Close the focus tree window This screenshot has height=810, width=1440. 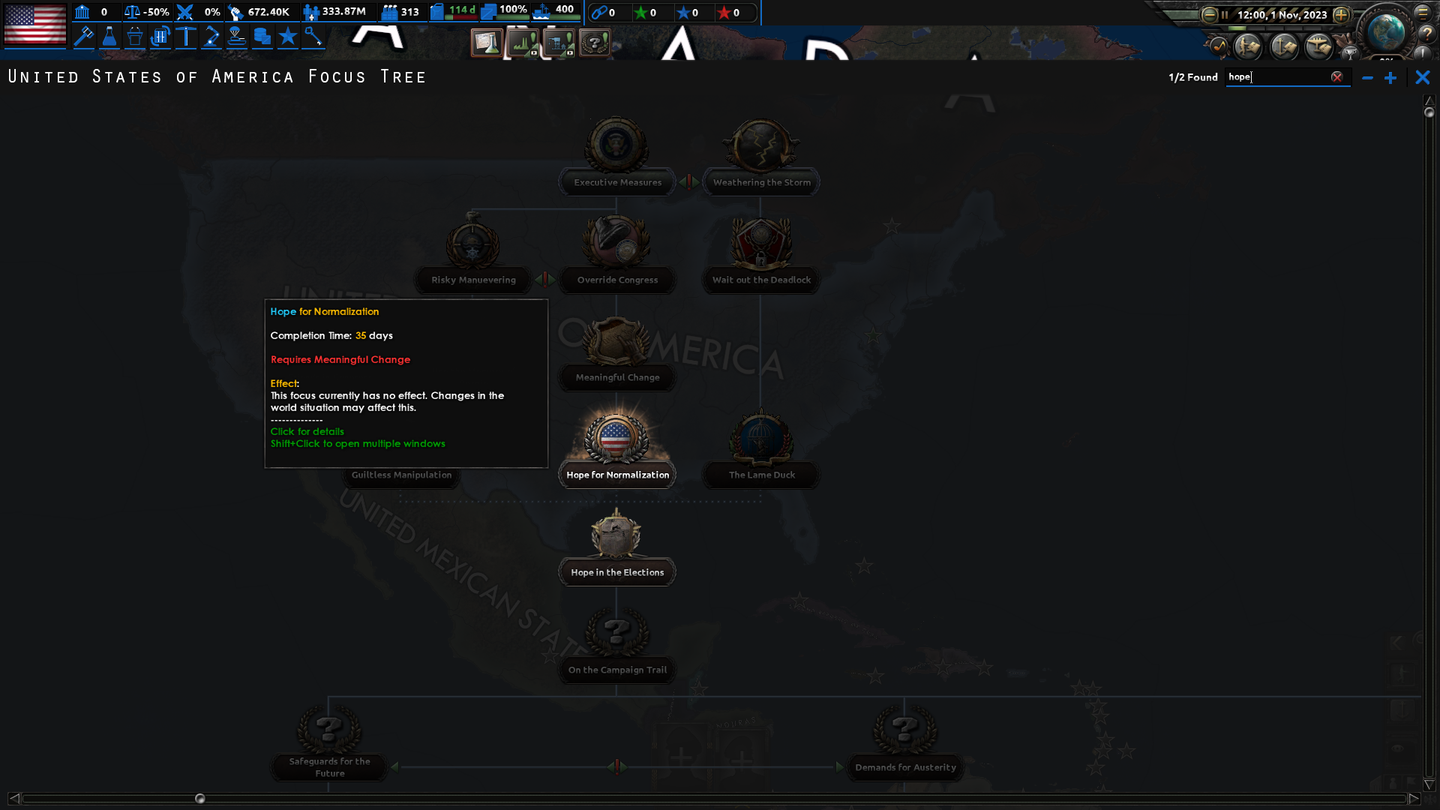[1422, 77]
